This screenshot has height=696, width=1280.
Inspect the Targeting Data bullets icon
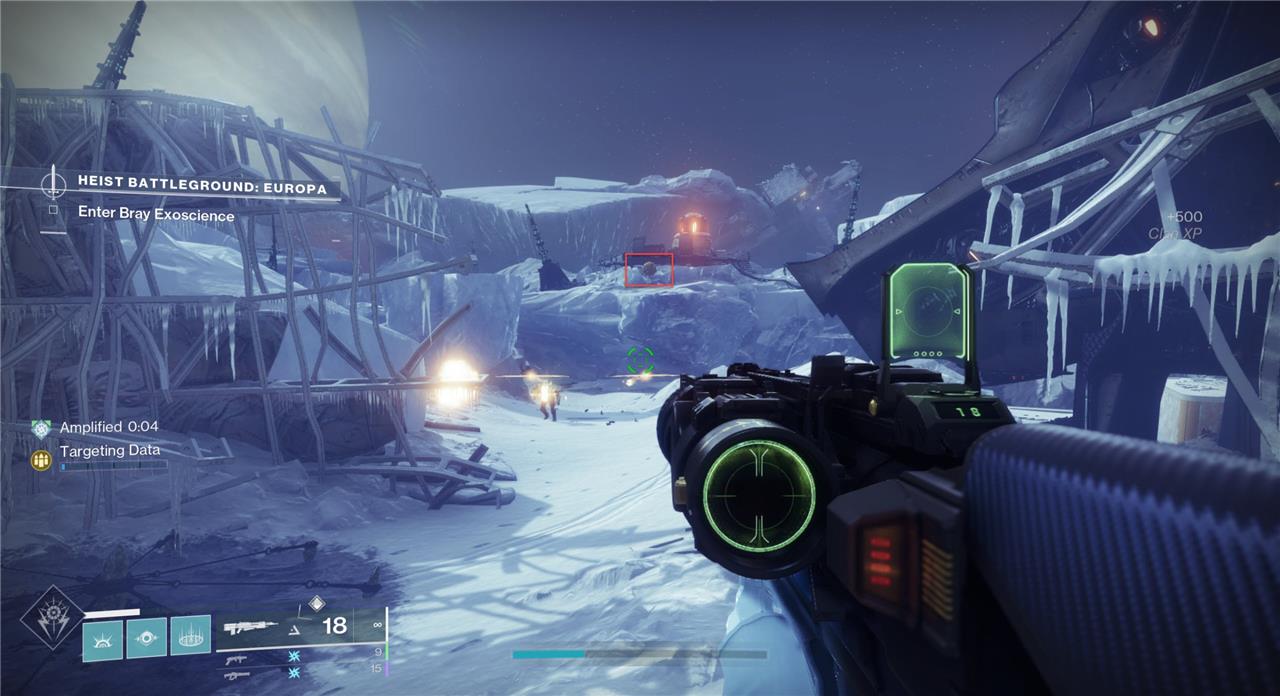point(41,459)
